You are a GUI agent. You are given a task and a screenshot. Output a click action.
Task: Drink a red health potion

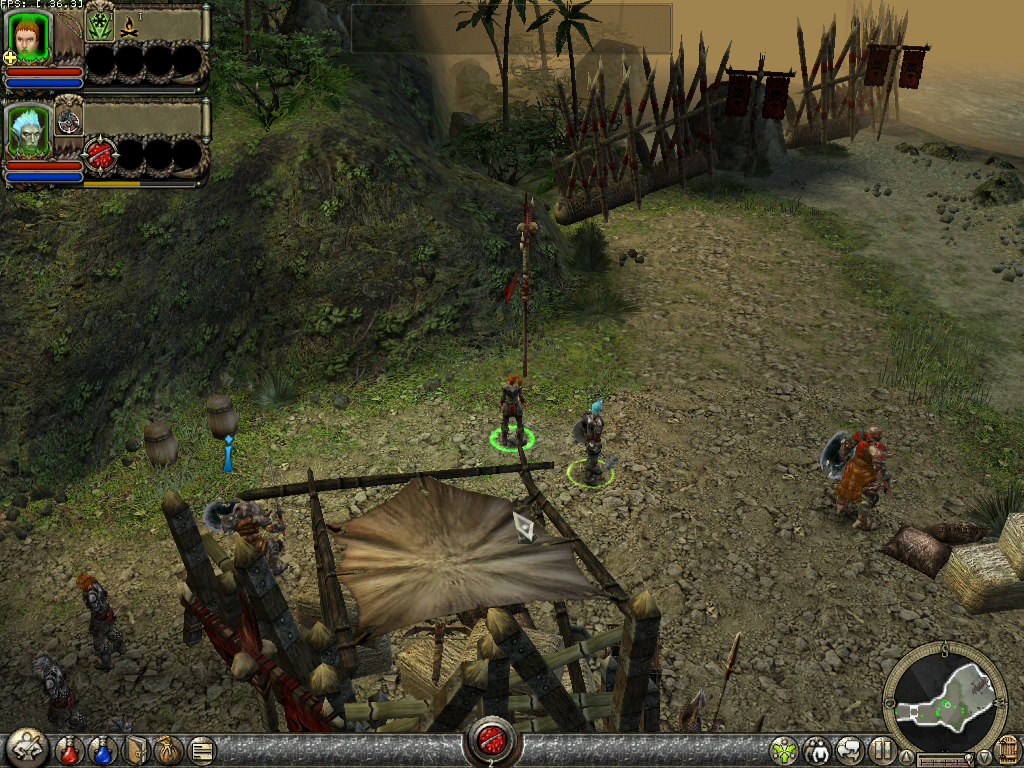click(69, 749)
